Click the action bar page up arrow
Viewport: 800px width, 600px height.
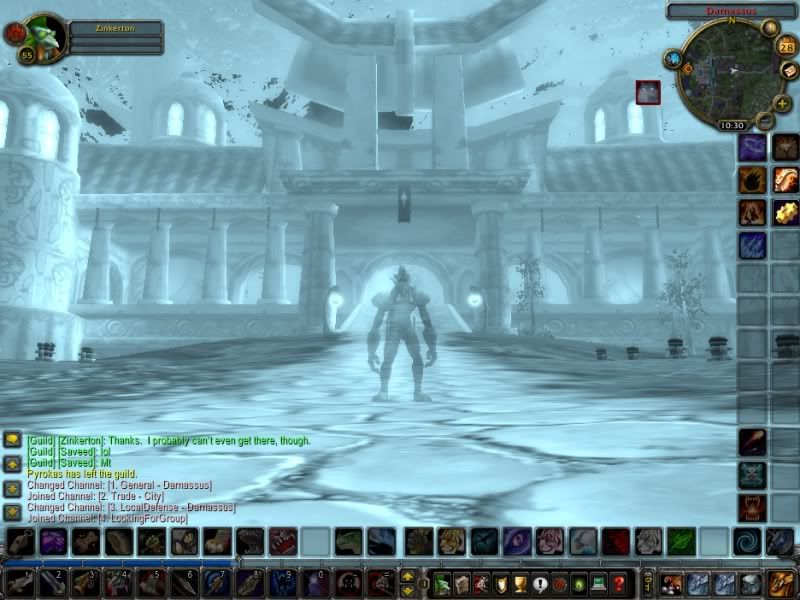click(408, 576)
